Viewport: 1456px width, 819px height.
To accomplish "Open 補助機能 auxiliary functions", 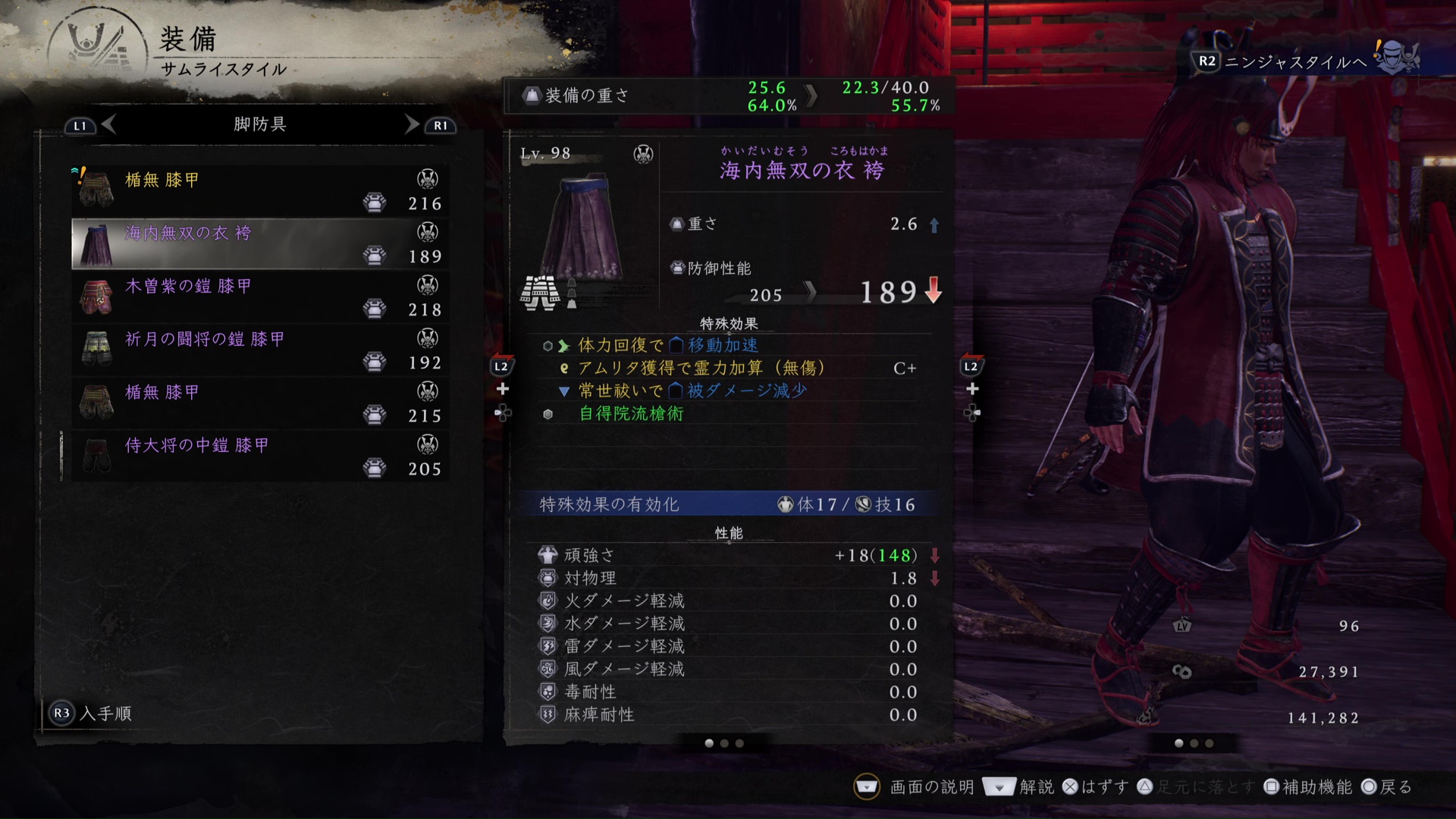I will pos(1308,787).
